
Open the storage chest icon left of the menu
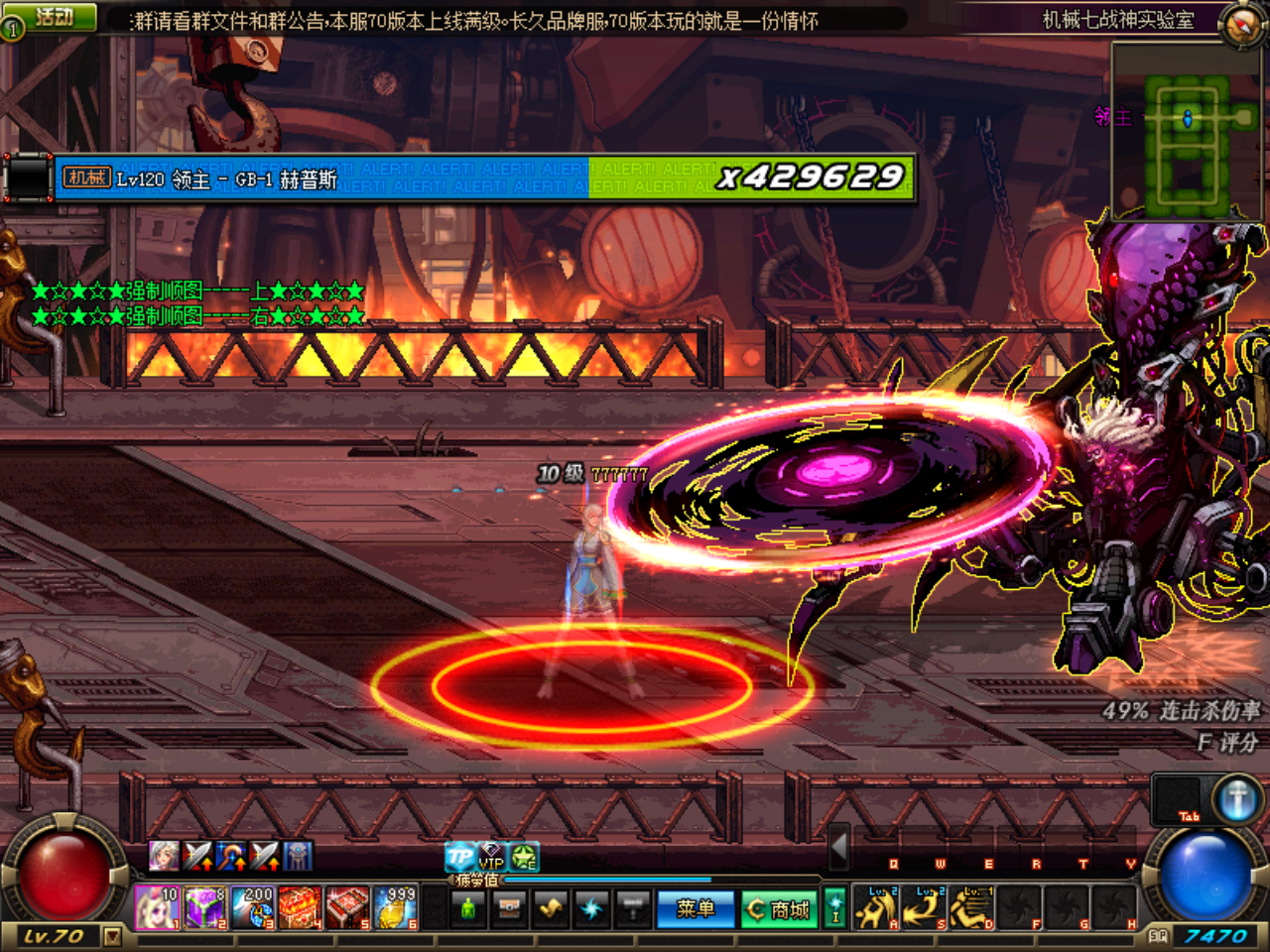click(x=509, y=906)
